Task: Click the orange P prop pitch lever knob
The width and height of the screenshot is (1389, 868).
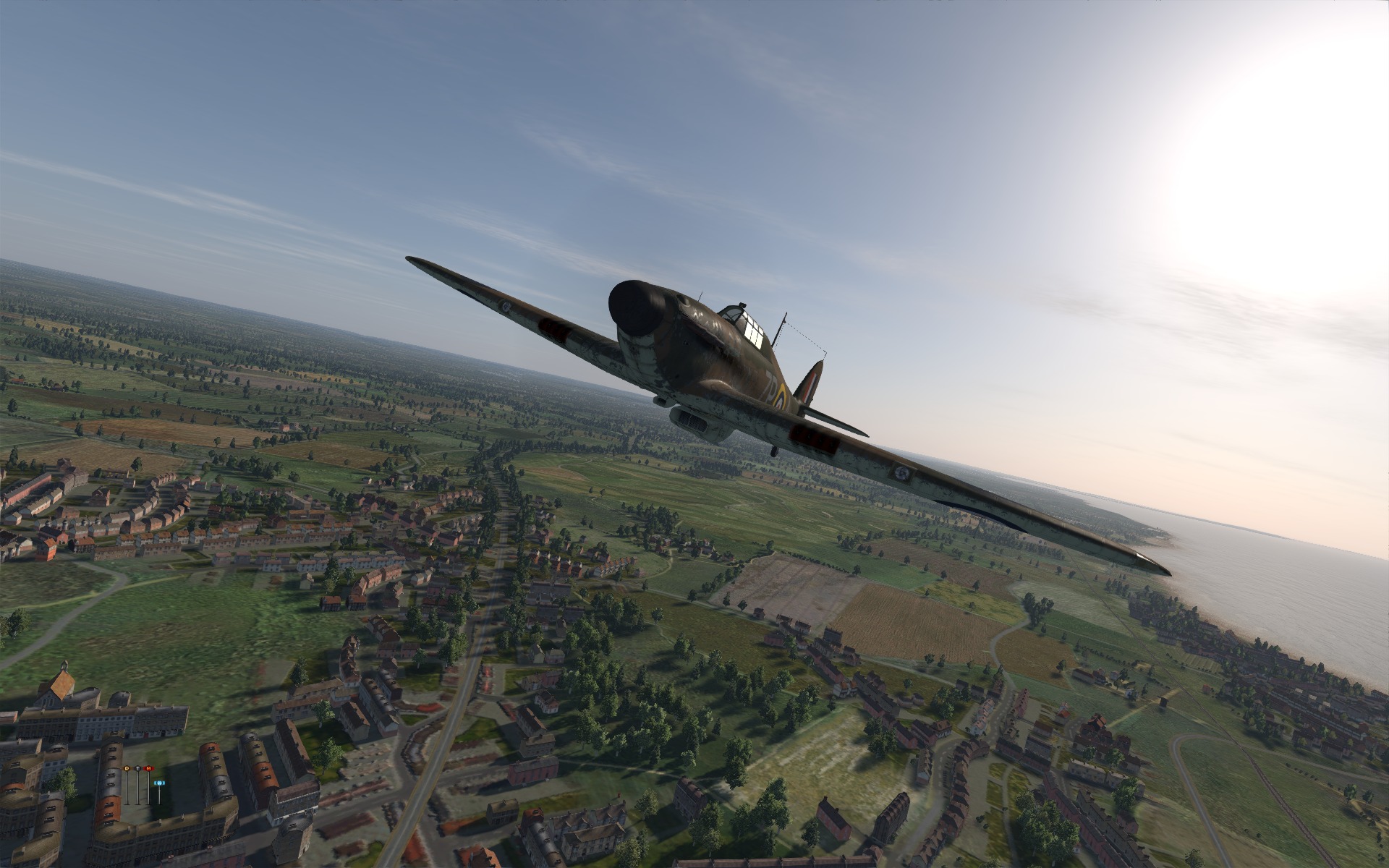Action: (x=128, y=767)
